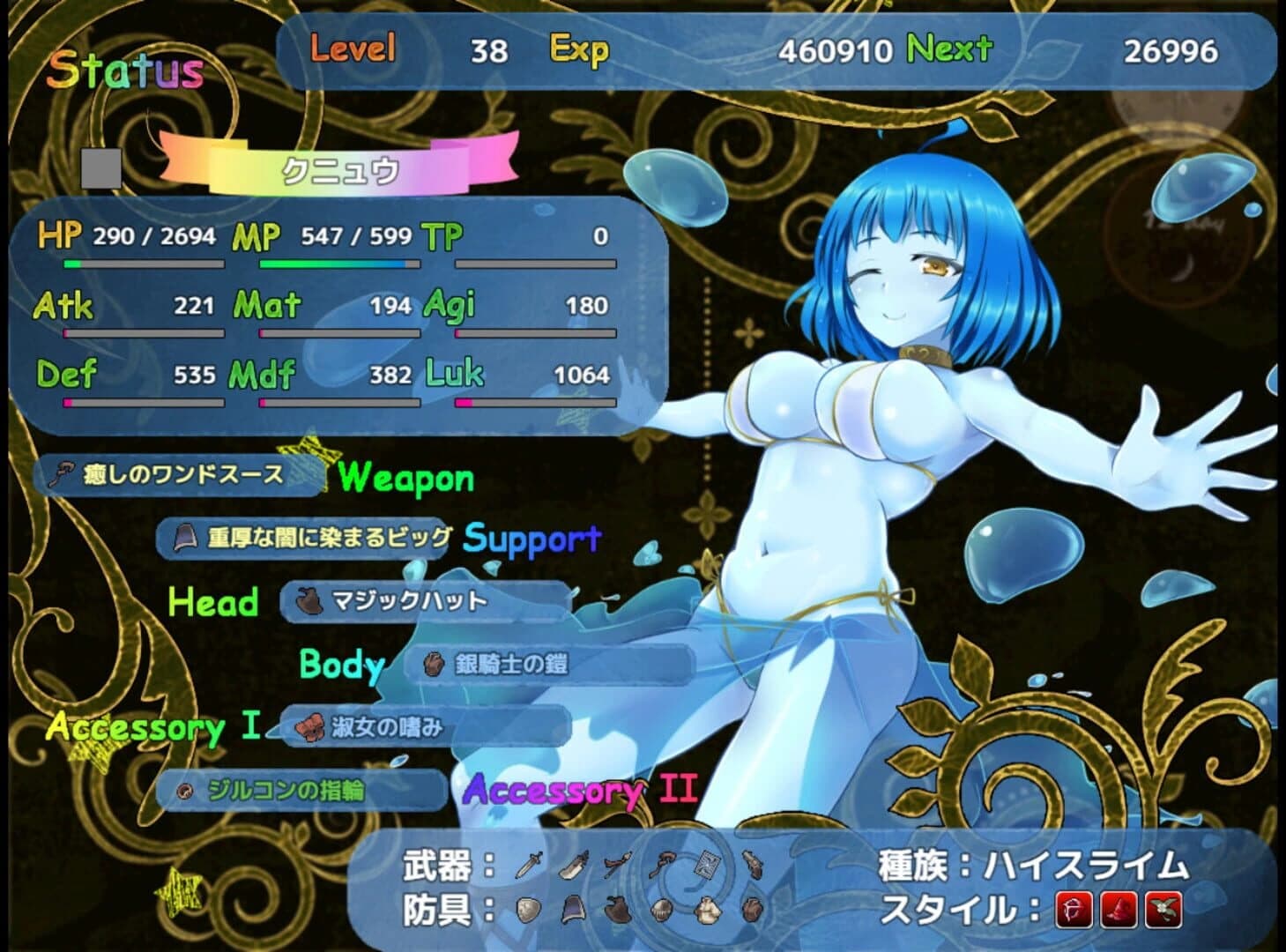Click the gun icon among the weapon types

pyautogui.click(x=753, y=865)
